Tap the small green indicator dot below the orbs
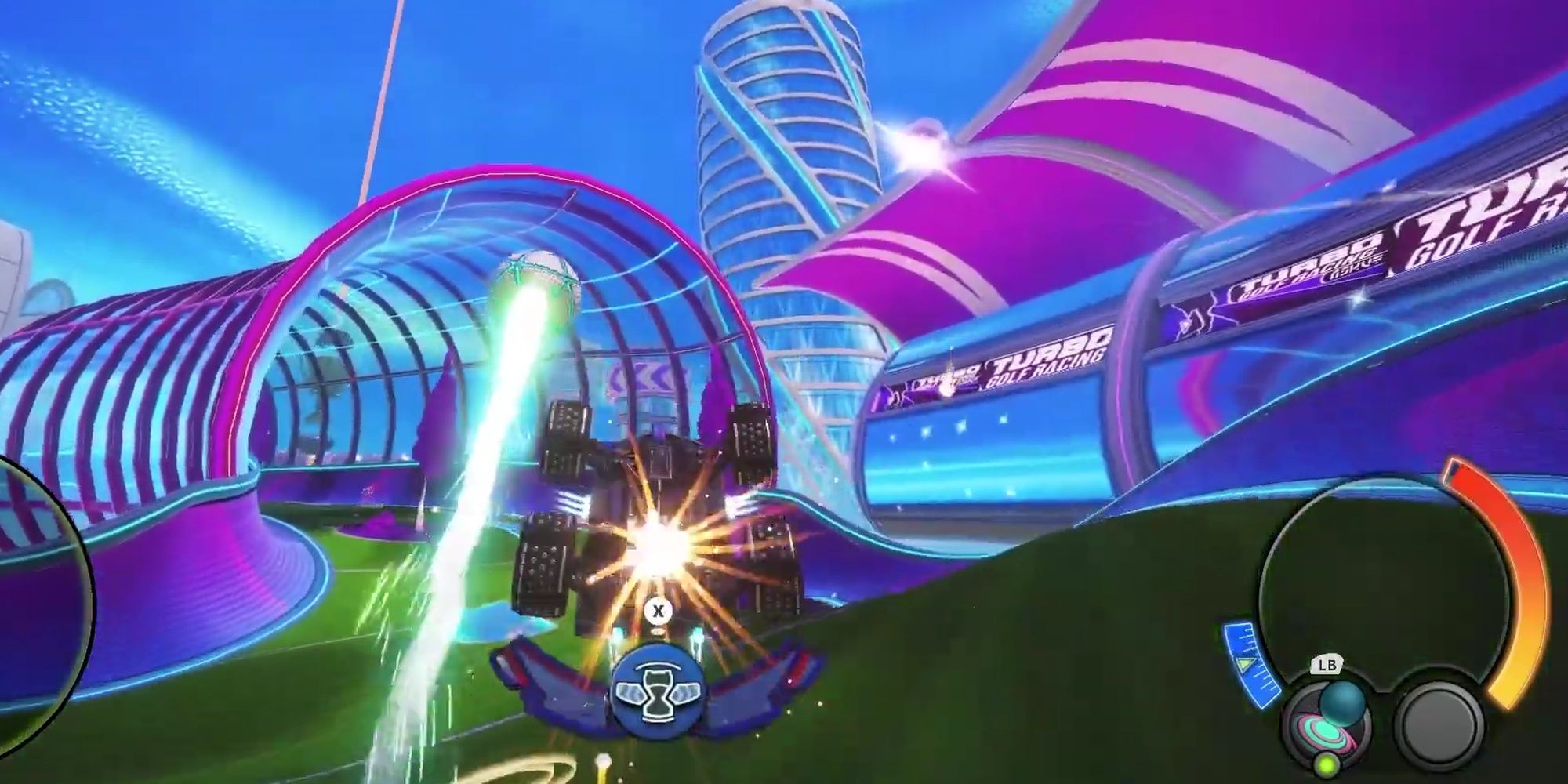 click(x=1327, y=764)
